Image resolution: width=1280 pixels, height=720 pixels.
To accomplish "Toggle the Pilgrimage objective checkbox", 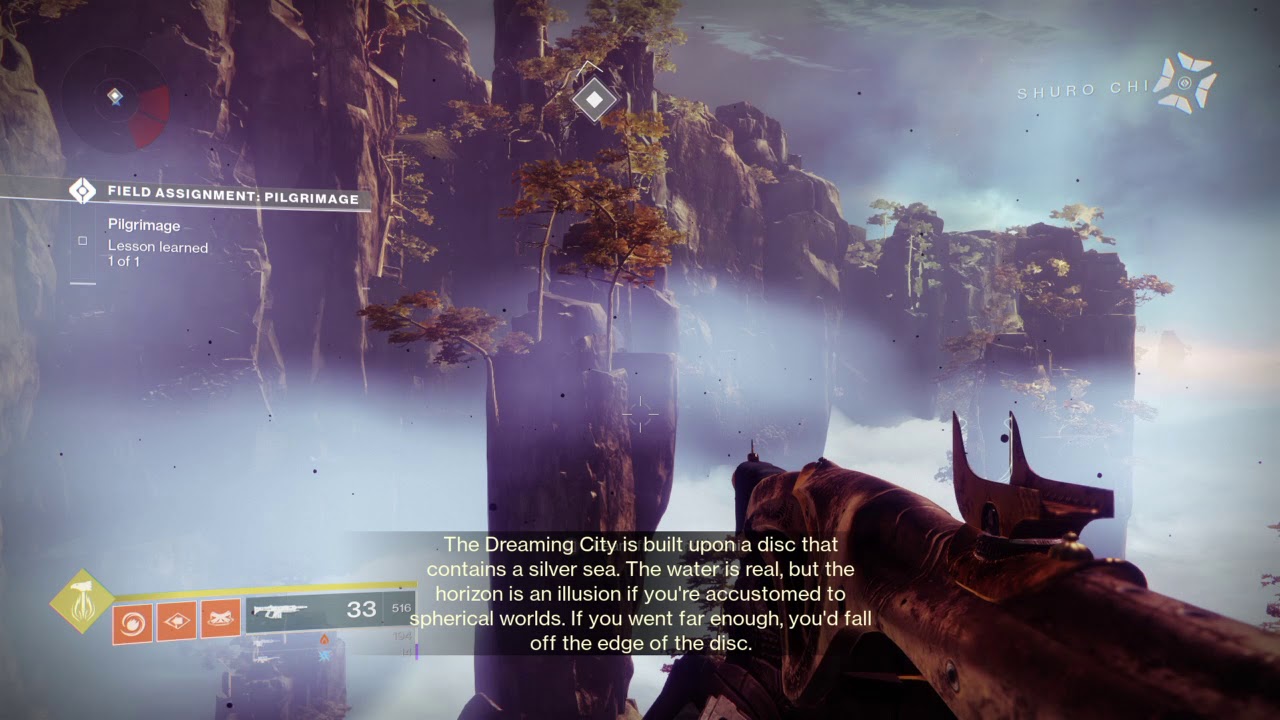I will 83,241.
